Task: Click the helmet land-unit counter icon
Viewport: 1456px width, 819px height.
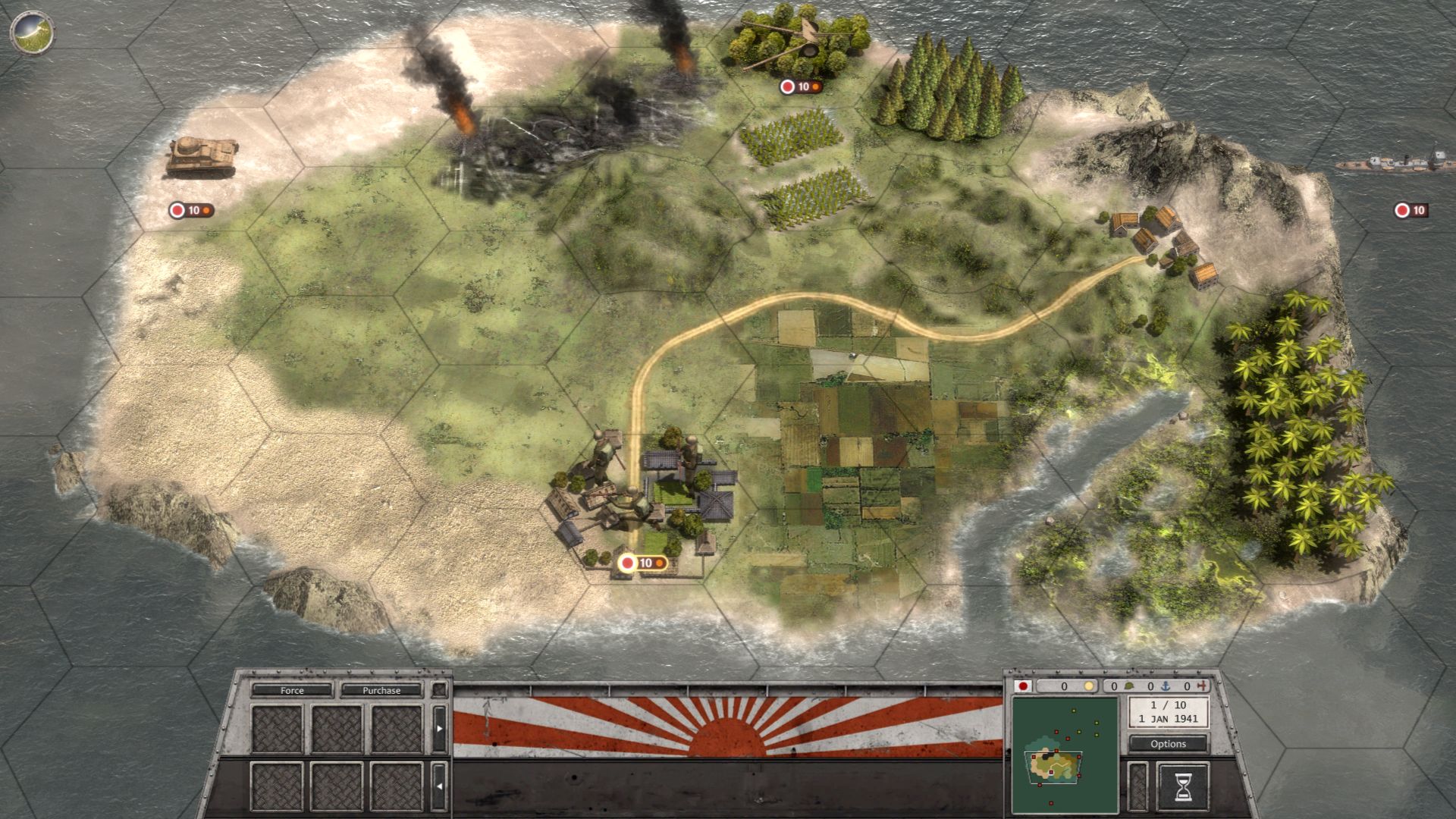Action: [1128, 686]
